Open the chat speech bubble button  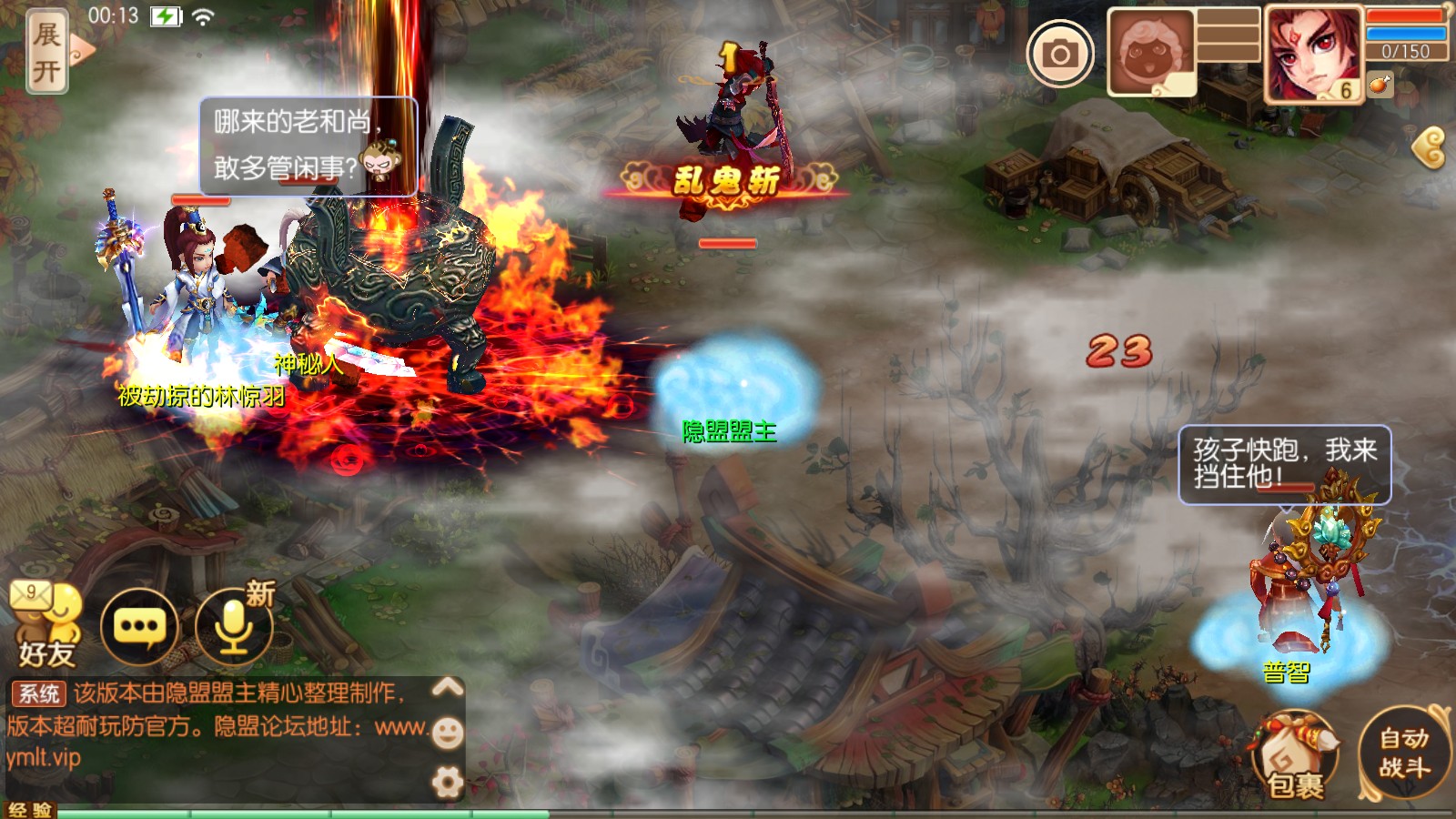(138, 626)
